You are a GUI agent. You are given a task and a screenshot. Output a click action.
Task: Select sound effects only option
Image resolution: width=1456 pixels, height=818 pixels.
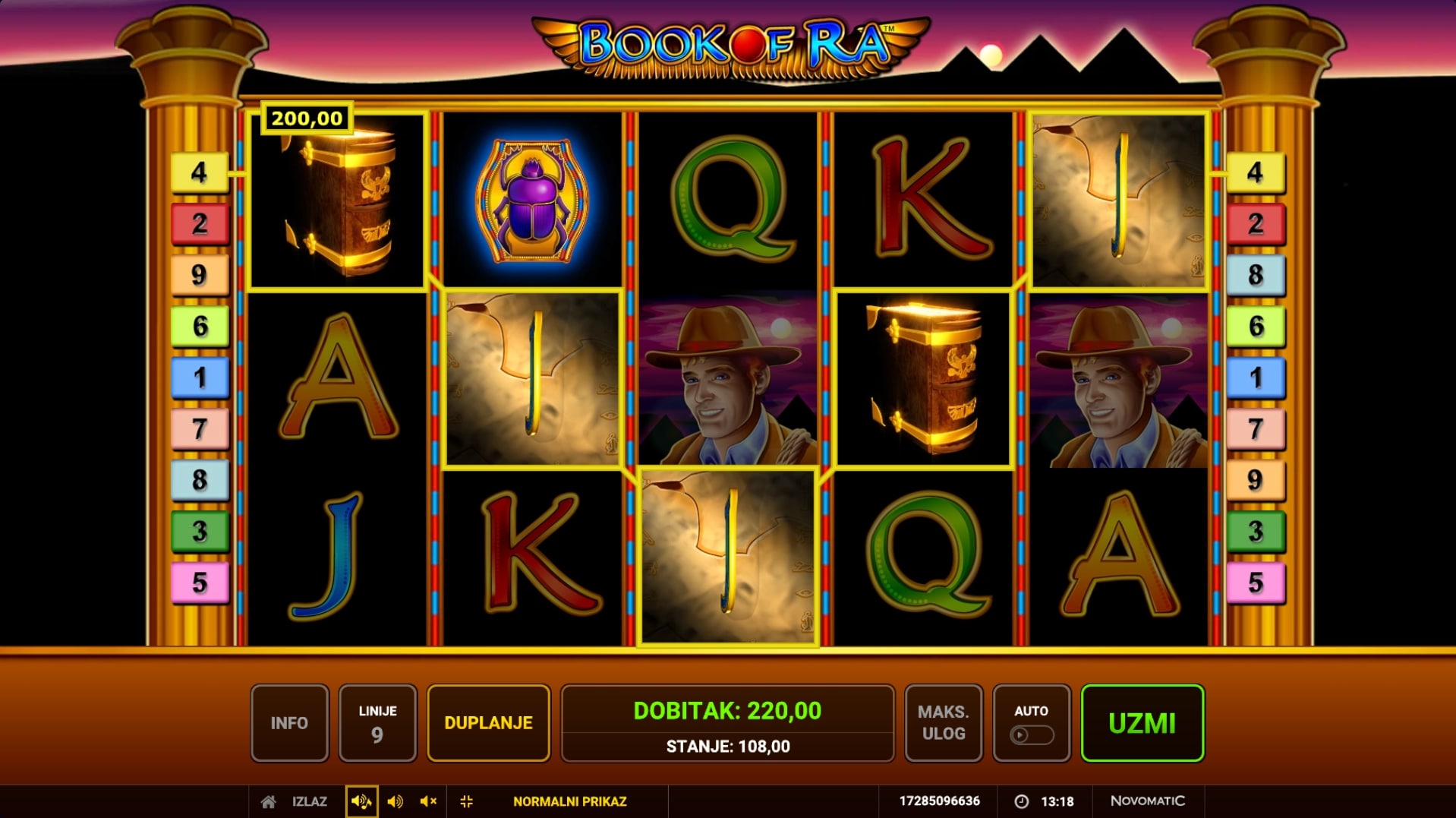click(395, 801)
